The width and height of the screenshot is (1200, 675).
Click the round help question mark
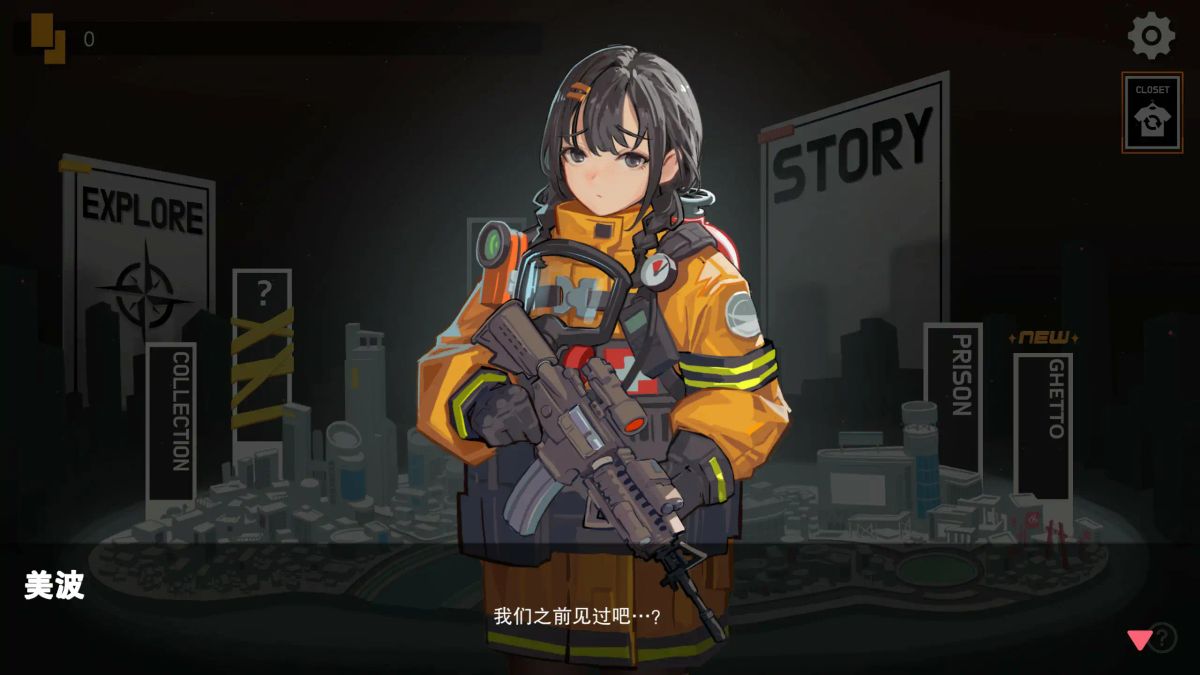point(1163,637)
